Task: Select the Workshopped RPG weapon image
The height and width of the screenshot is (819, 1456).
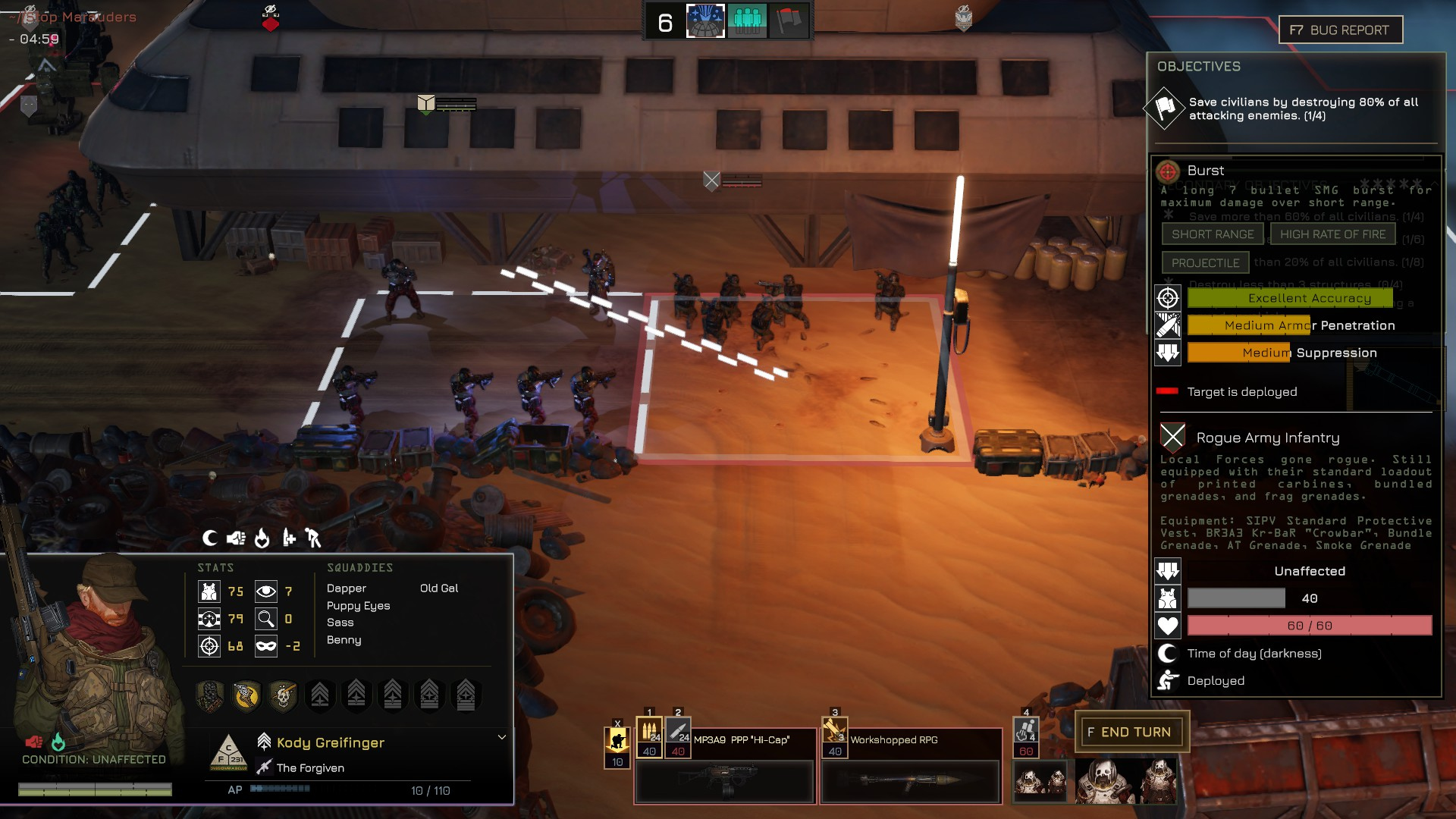Action: (x=911, y=781)
